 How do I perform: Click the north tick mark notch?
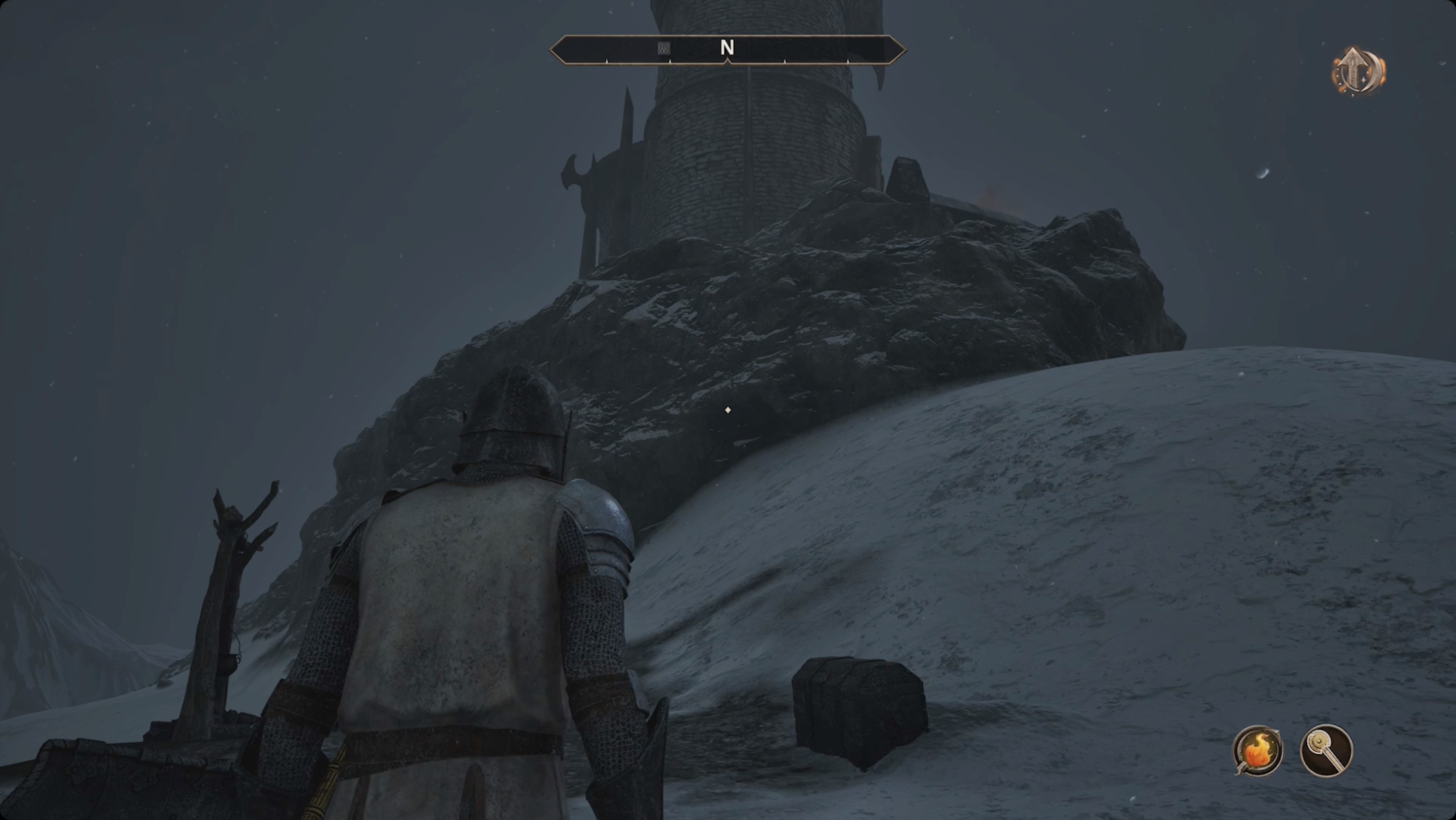tap(728, 63)
